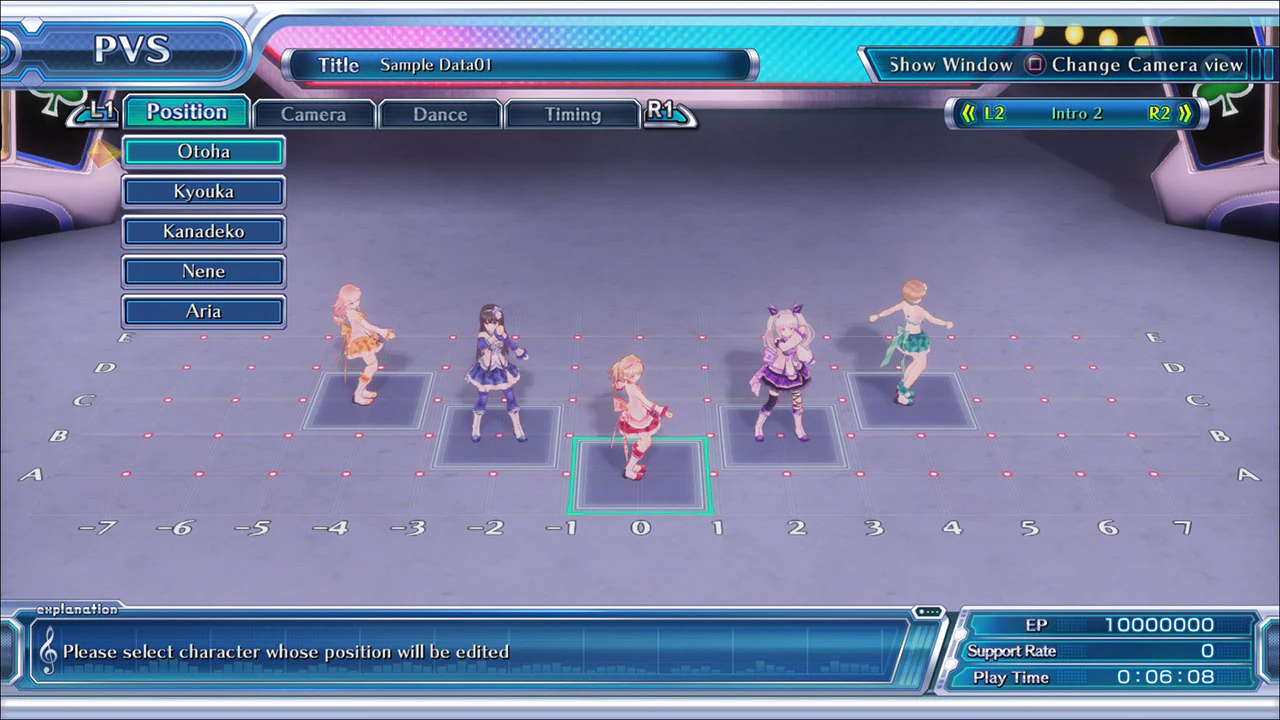The image size is (1280, 720).
Task: Click the L1 shoulder button icon
Action: pyautogui.click(x=100, y=112)
